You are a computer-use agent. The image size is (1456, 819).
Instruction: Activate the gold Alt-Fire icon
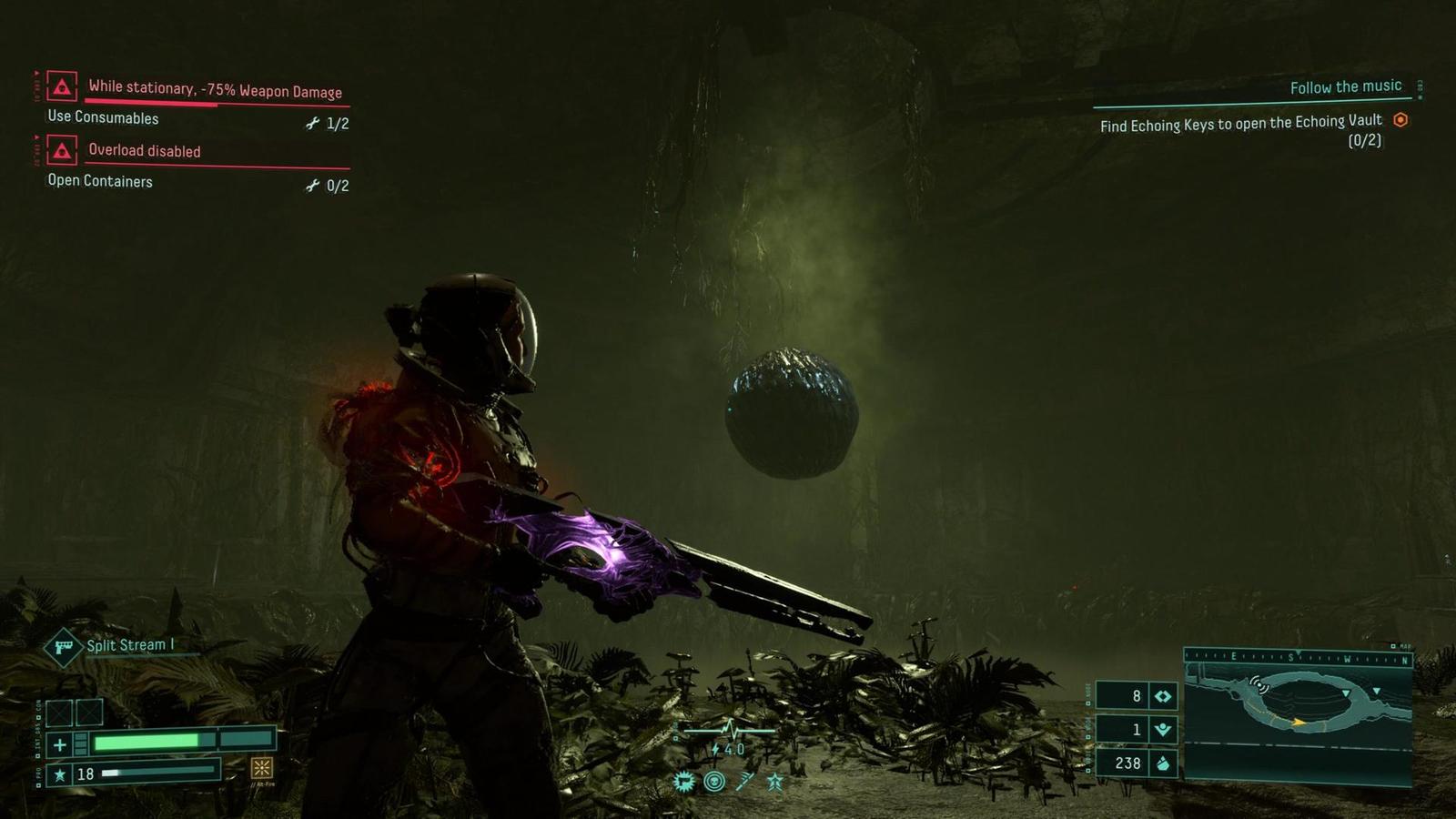[x=262, y=769]
